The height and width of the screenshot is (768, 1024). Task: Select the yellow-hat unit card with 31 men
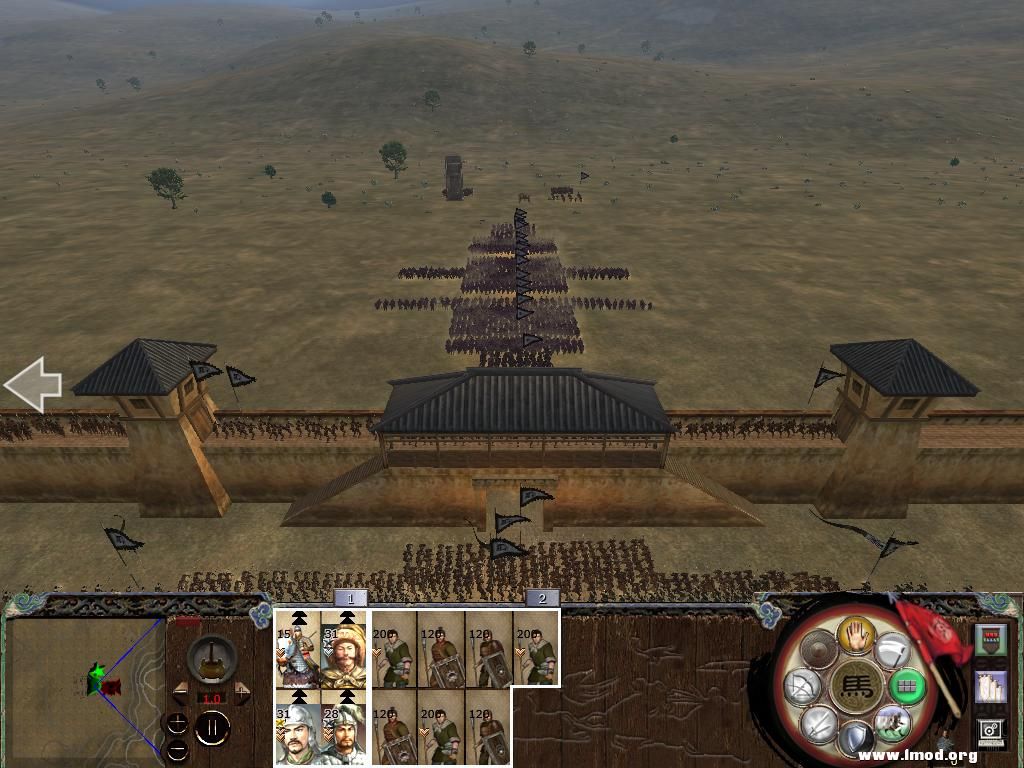pyautogui.click(x=344, y=650)
